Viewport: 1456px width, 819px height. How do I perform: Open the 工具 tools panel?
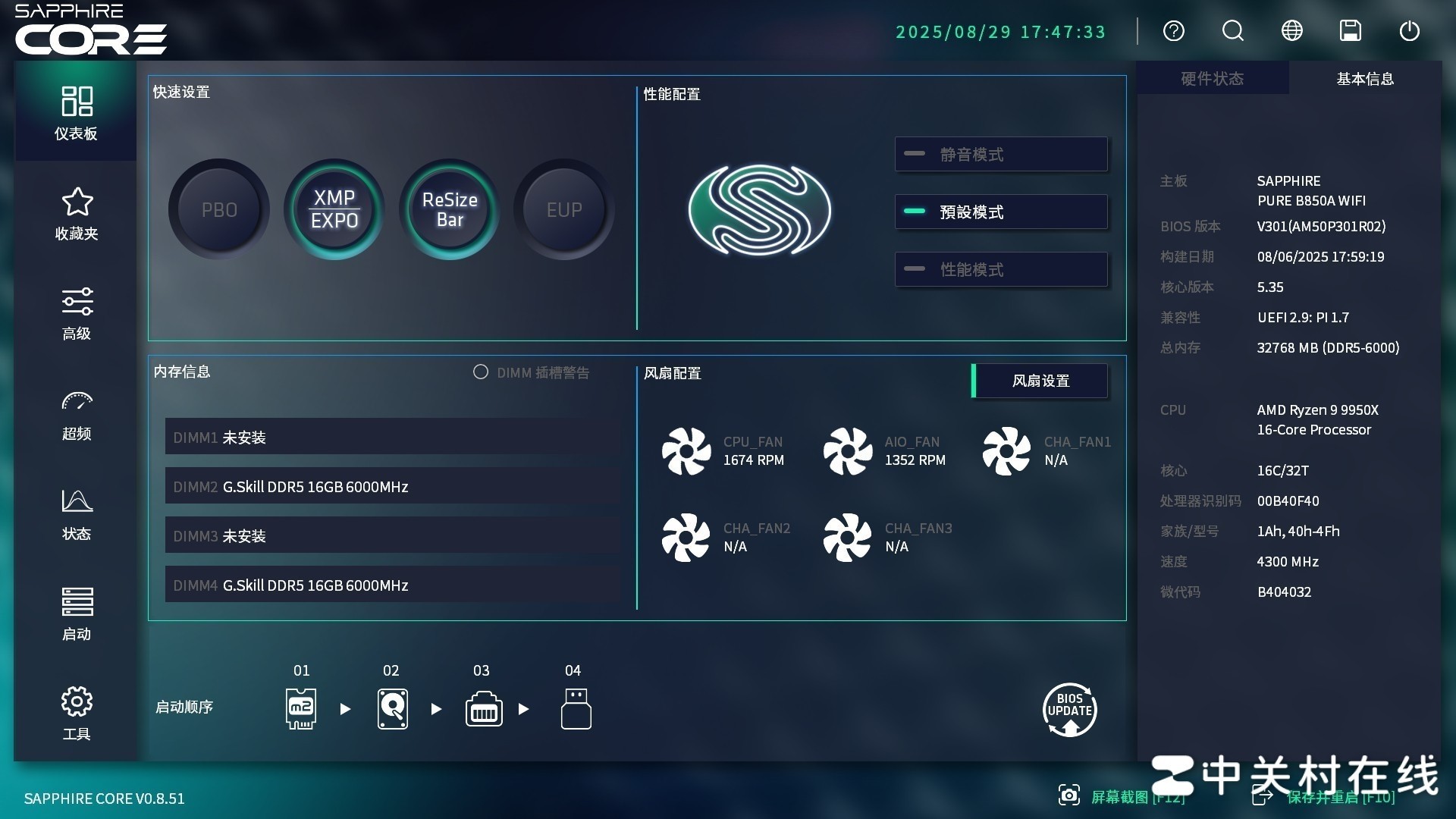(76, 713)
